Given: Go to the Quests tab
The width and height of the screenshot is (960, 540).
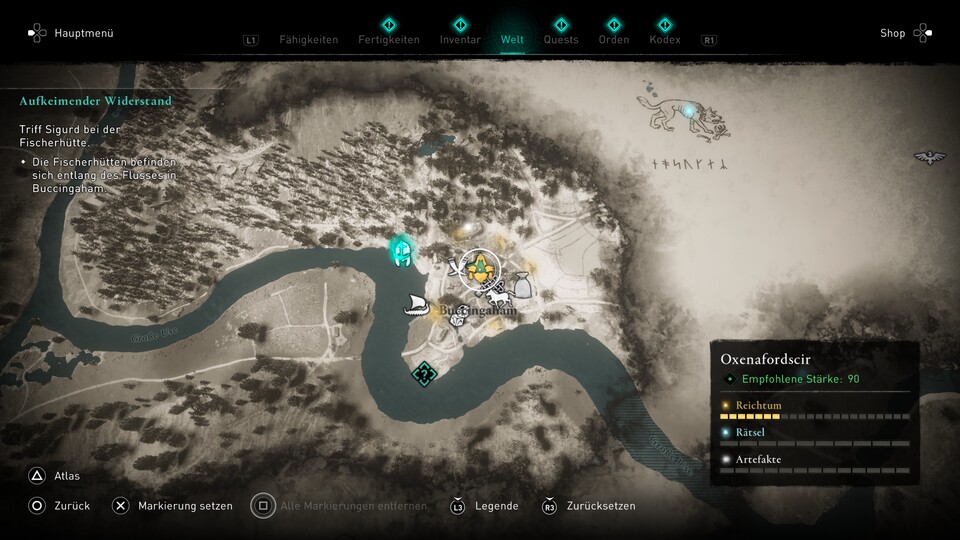Looking at the screenshot, I should tap(561, 39).
